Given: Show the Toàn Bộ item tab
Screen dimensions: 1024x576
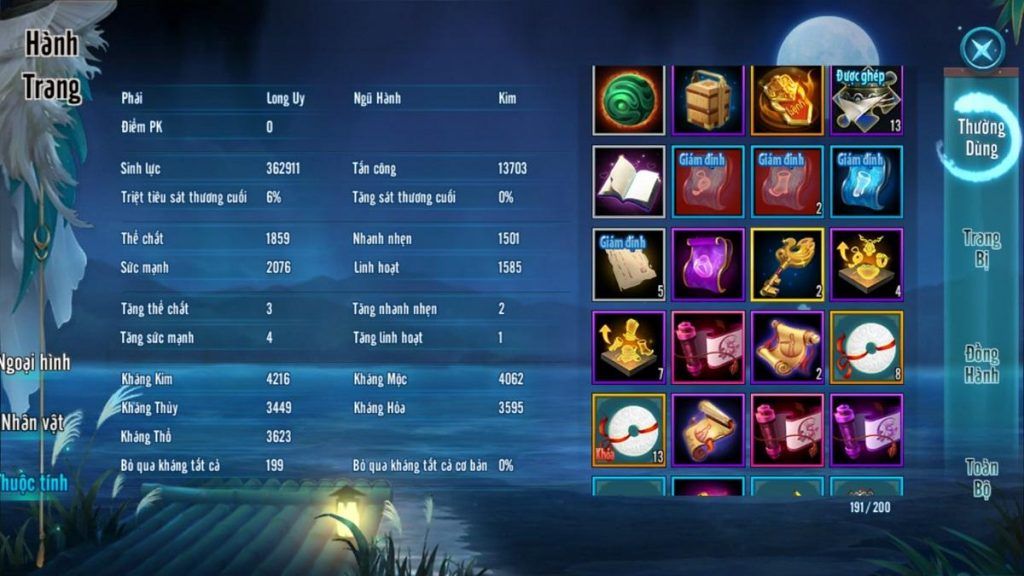Looking at the screenshot, I should click(x=982, y=477).
